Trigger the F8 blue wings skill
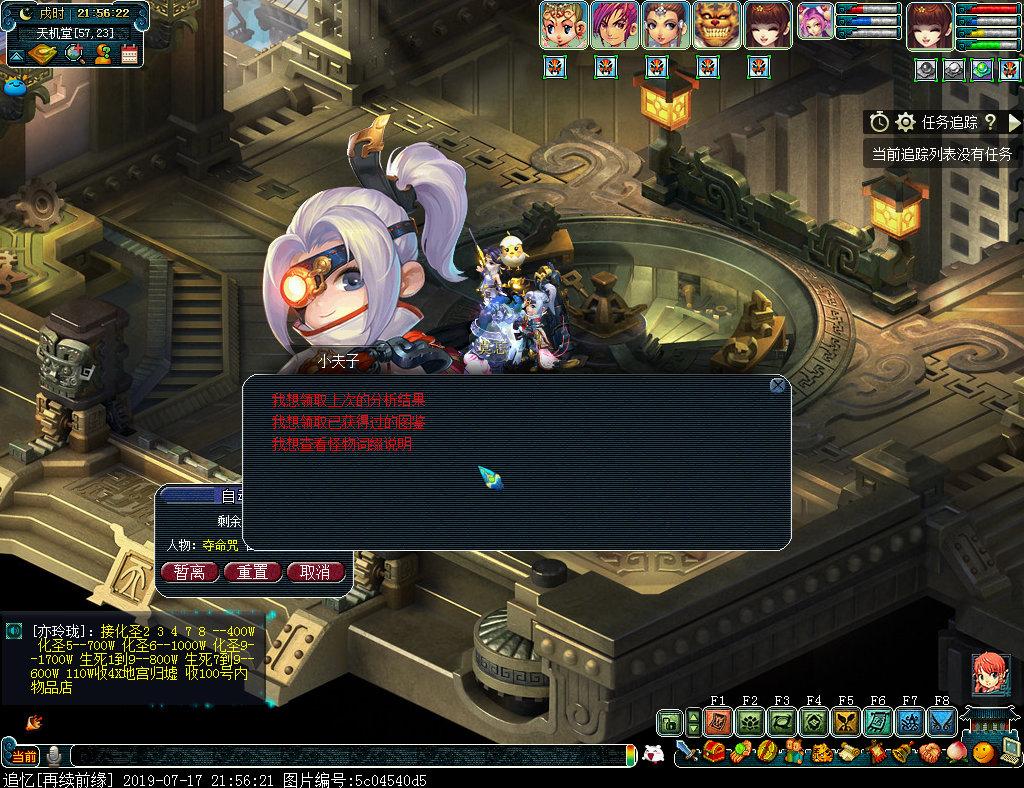 pyautogui.click(x=942, y=721)
